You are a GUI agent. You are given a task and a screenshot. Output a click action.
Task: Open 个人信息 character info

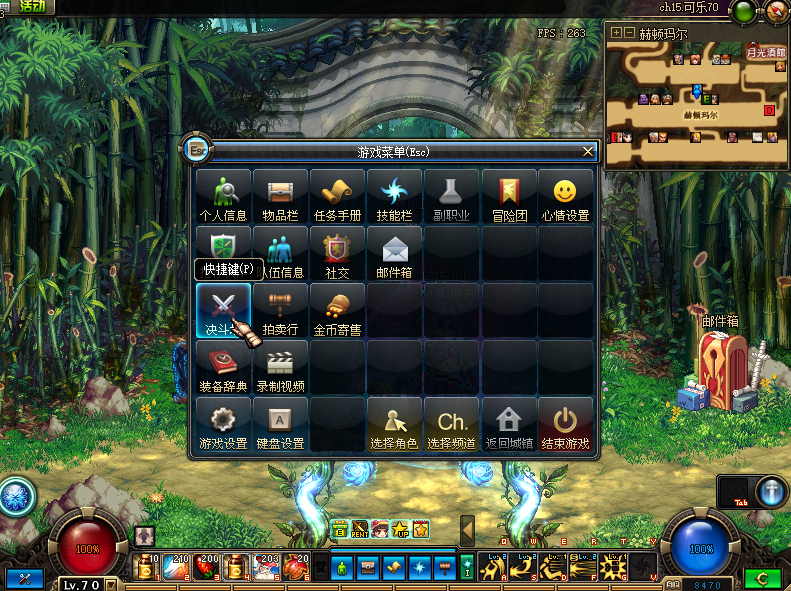point(223,195)
